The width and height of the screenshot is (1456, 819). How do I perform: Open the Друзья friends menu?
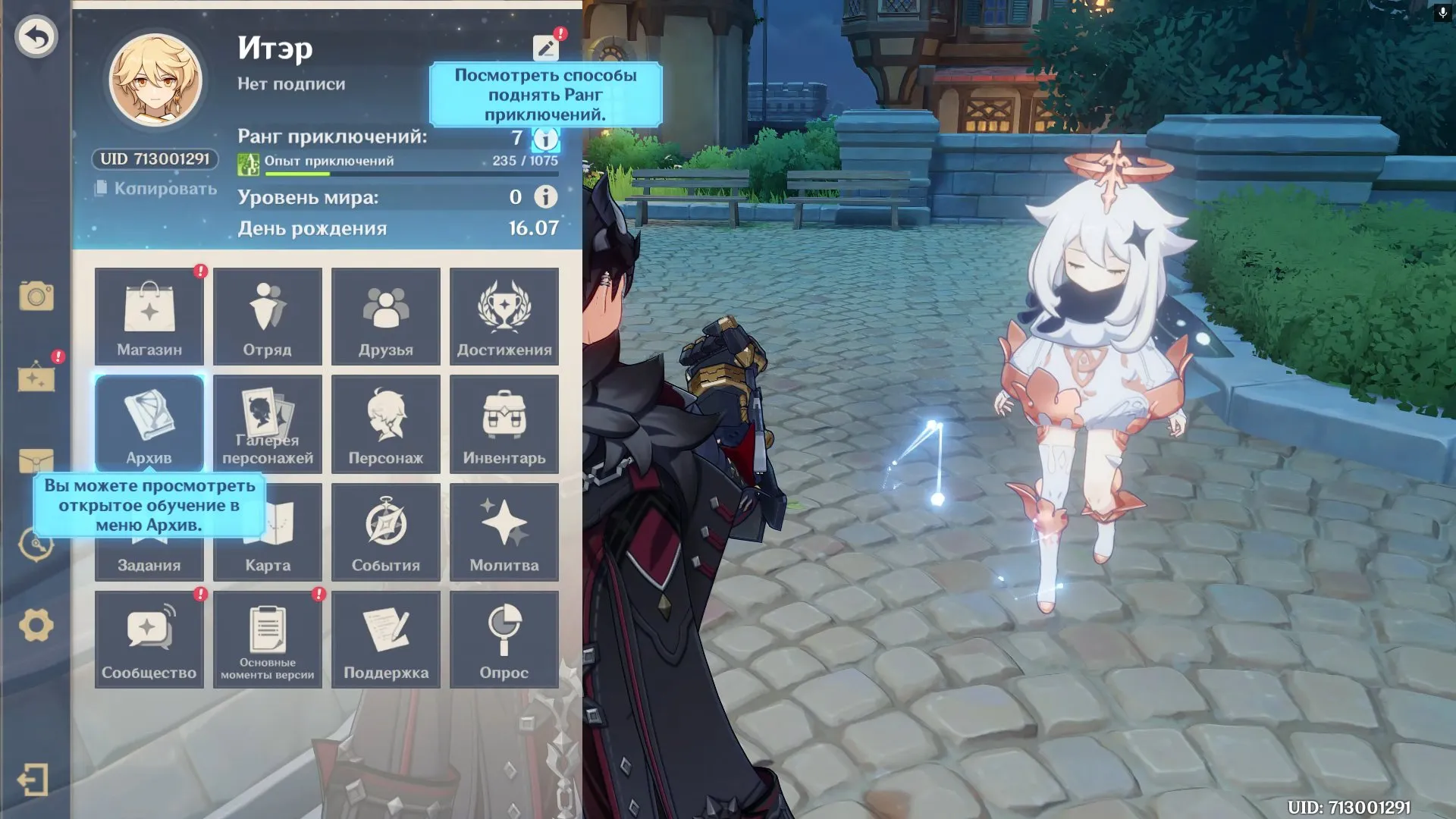[386, 316]
